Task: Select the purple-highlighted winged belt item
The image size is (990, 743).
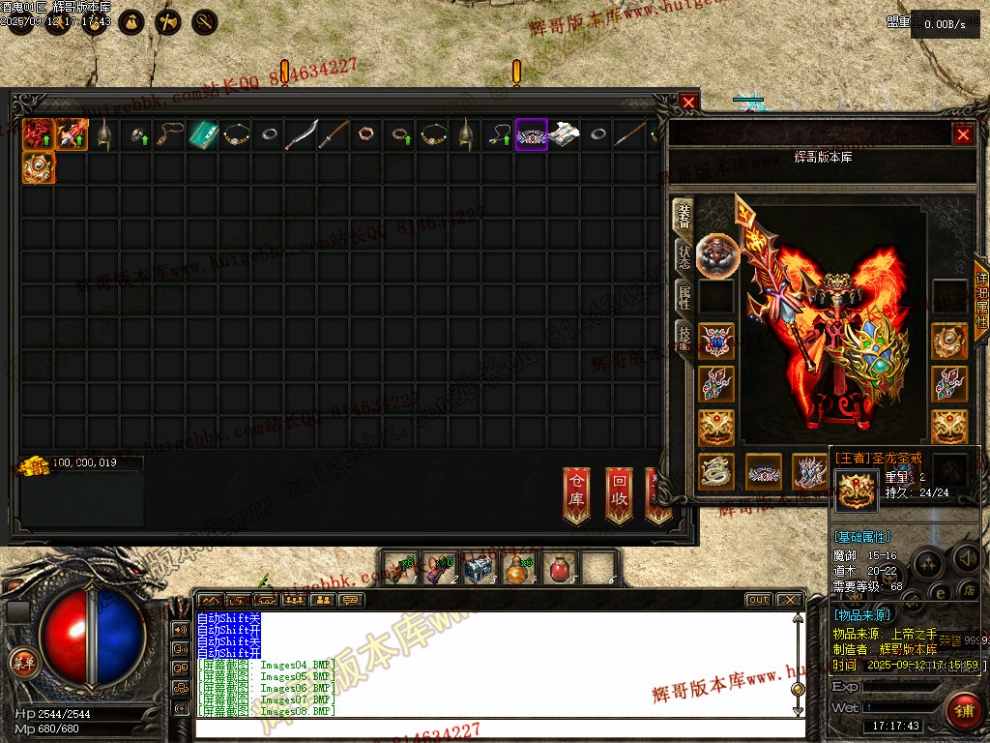Action: coord(531,135)
